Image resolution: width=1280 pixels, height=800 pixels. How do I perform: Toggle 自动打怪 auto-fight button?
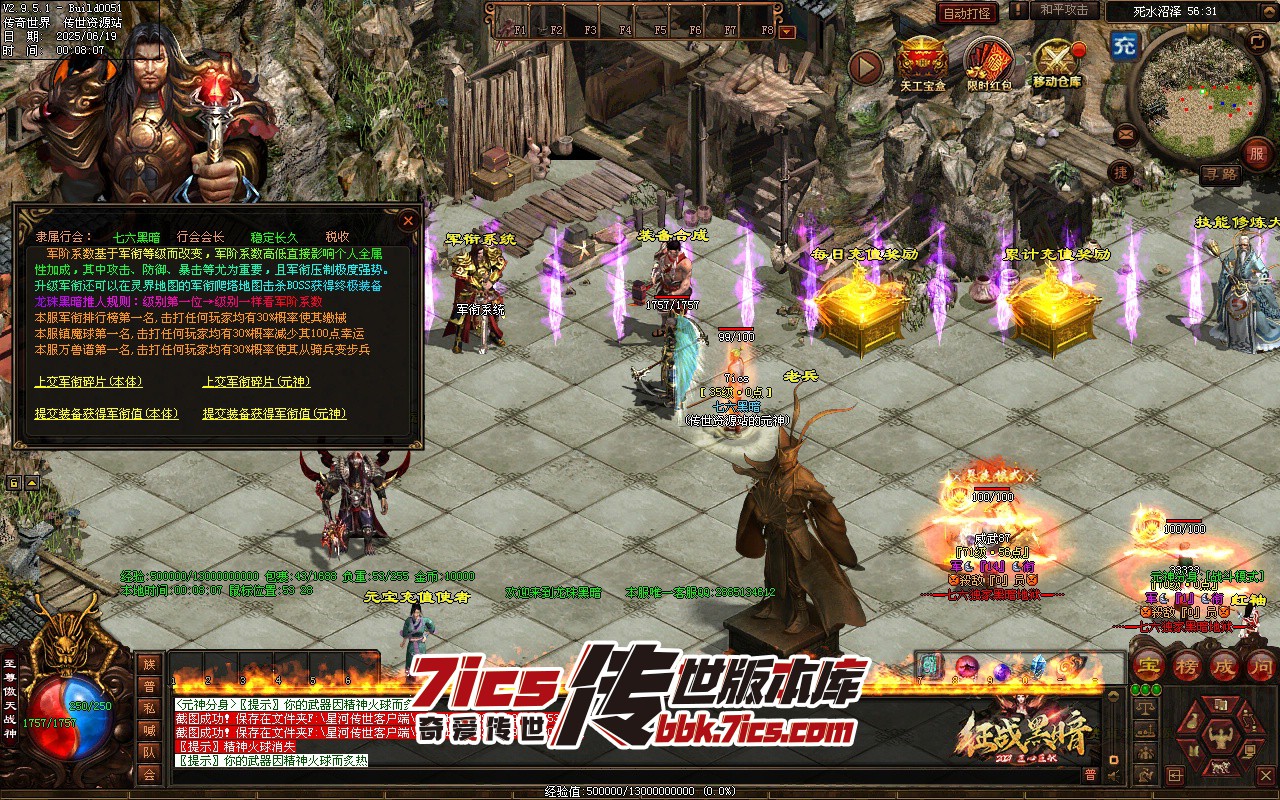tap(967, 13)
